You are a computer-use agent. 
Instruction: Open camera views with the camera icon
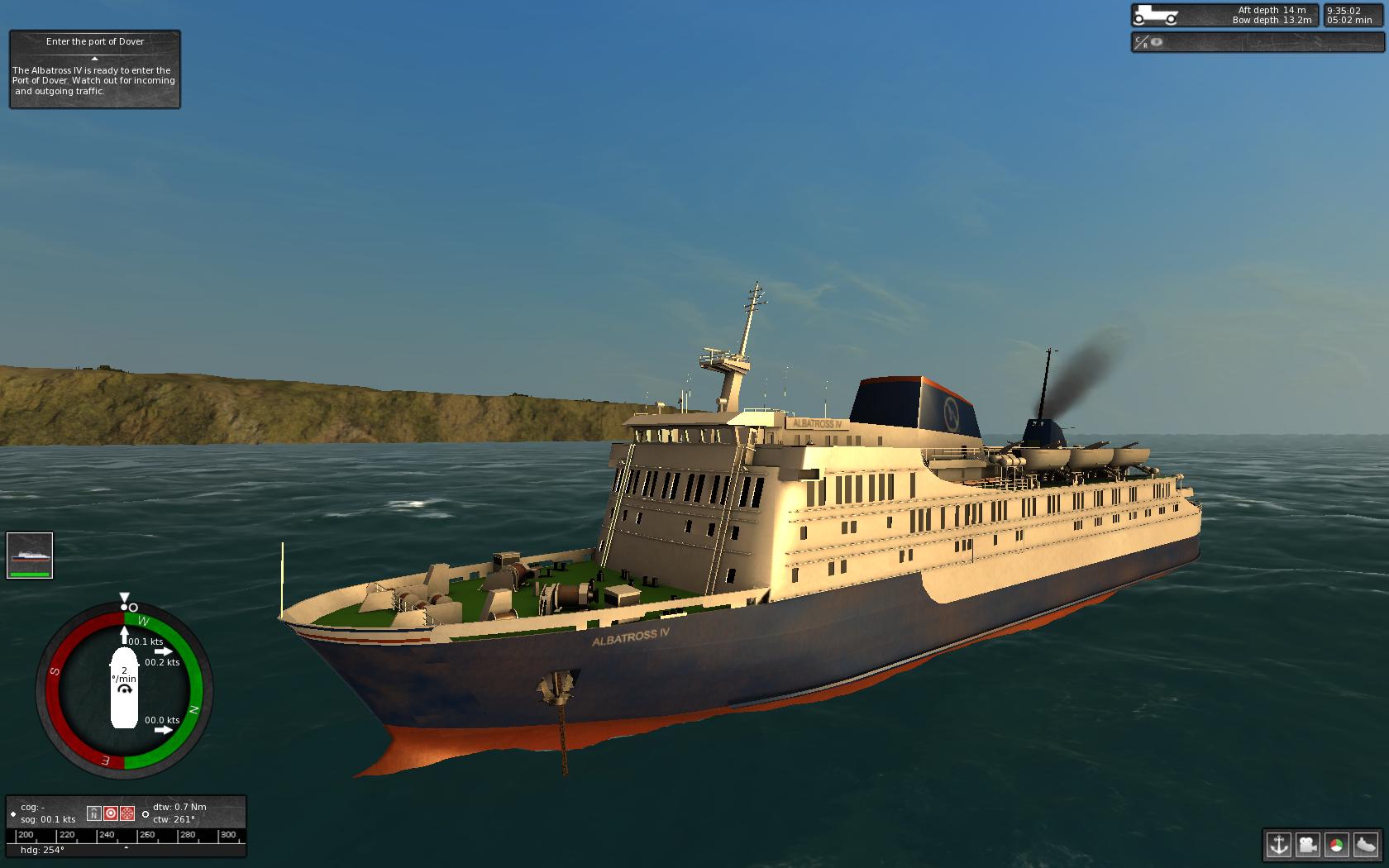pyautogui.click(x=1309, y=846)
